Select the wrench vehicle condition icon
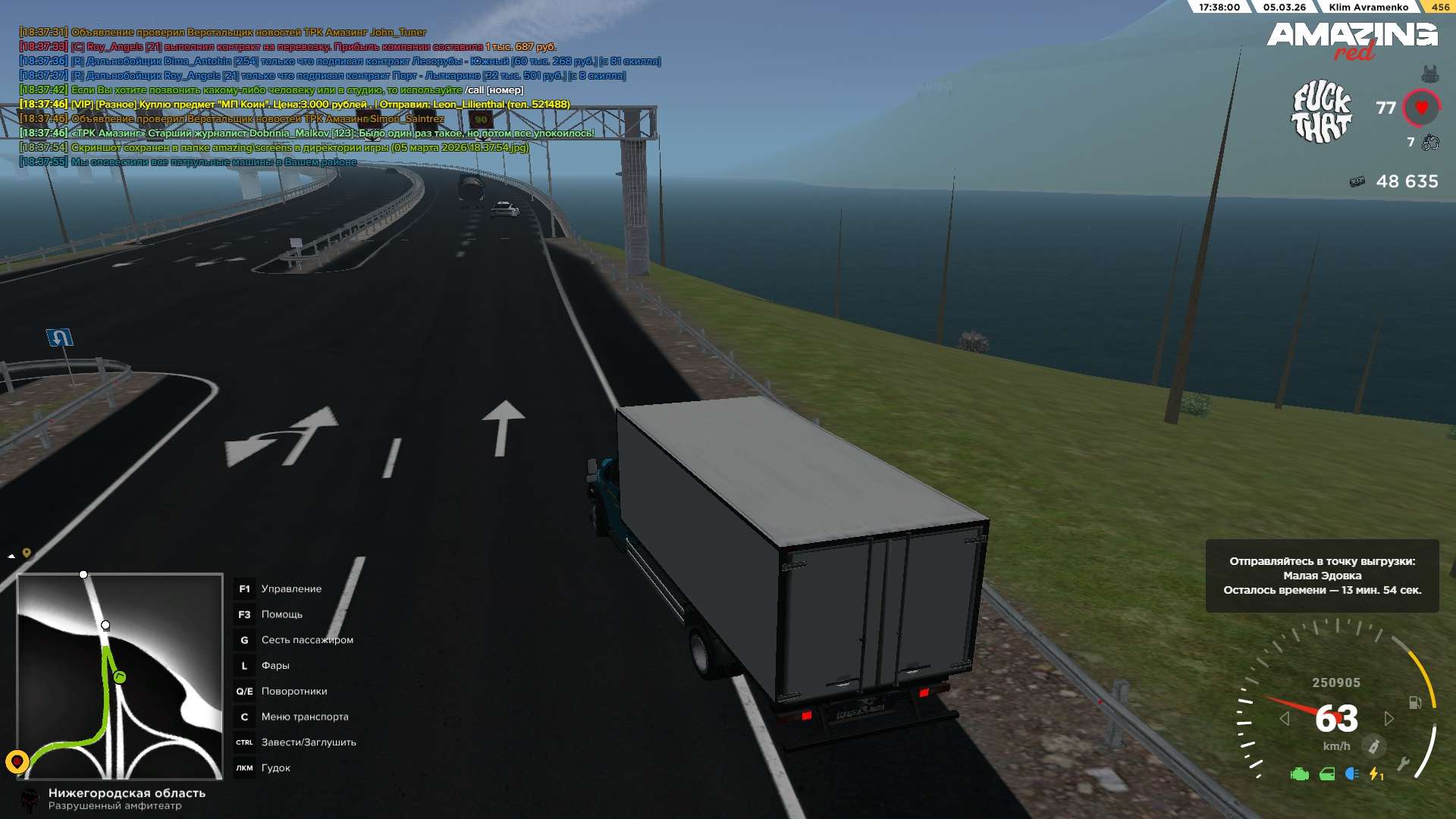This screenshot has width=1456, height=819. (x=1403, y=764)
